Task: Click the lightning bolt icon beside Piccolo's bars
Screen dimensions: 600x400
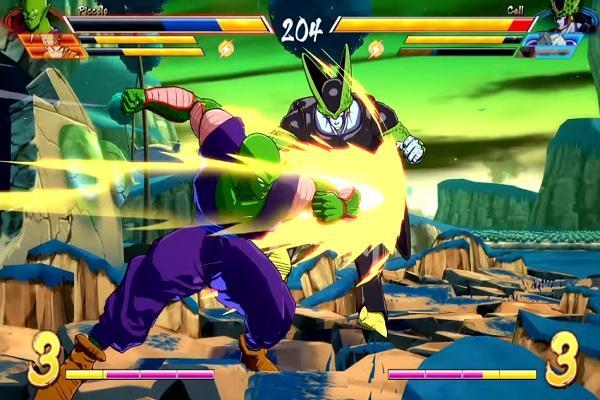Action: 226,48
